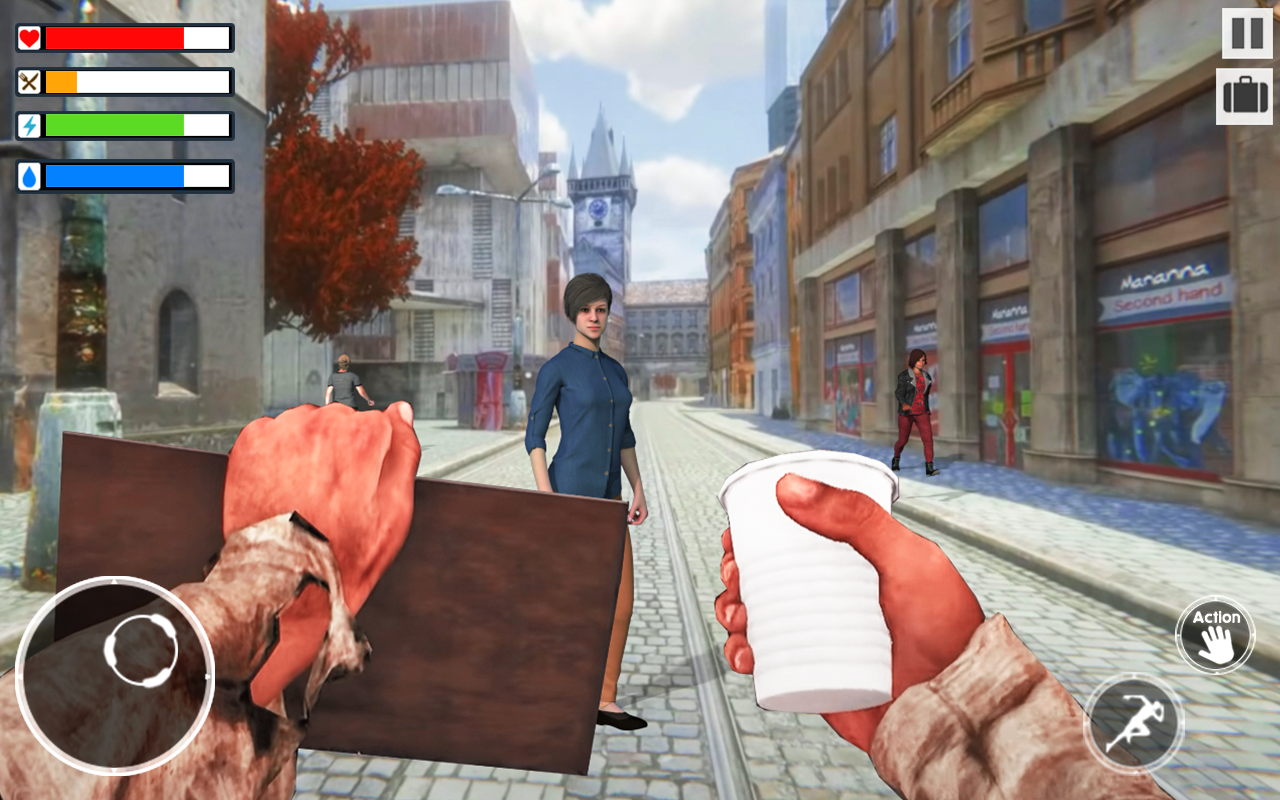1280x800 pixels.
Task: Click the fork and knife hunger icon
Action: coord(30,81)
